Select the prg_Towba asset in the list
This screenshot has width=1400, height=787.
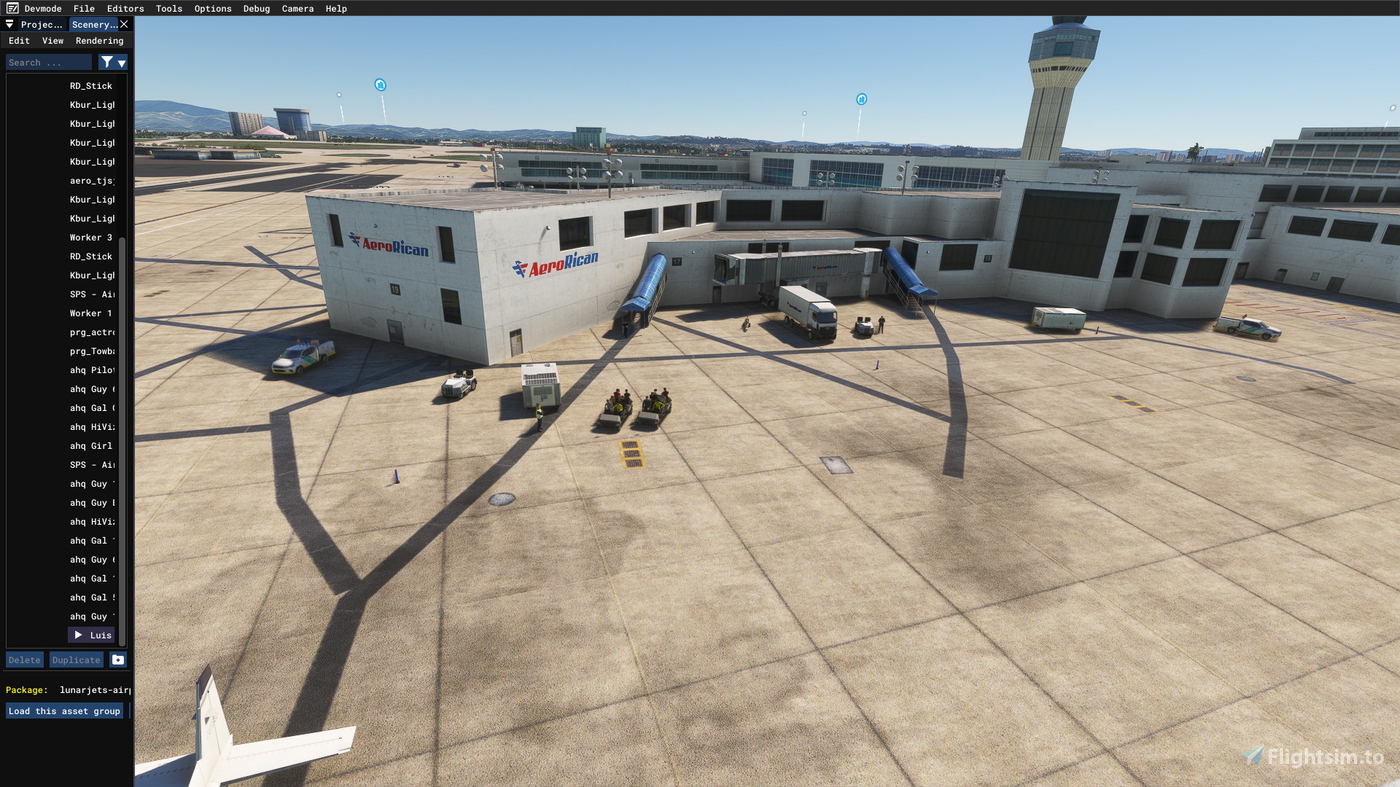(90, 349)
